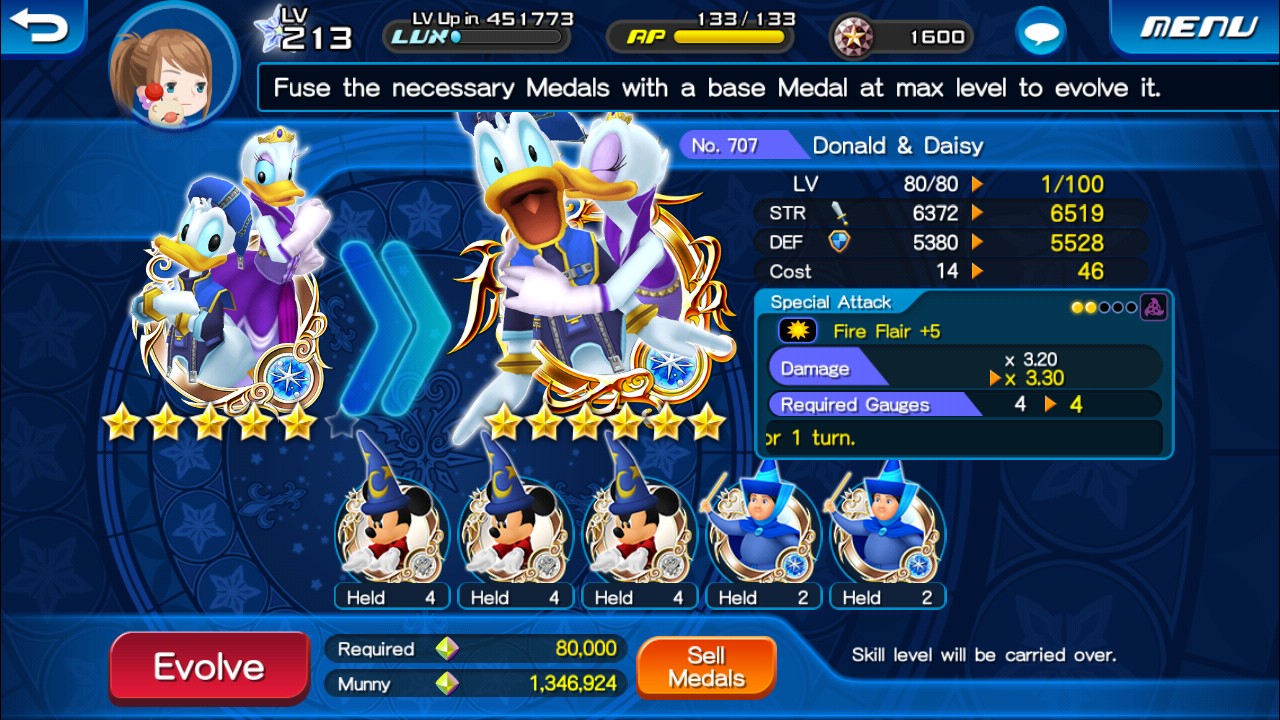Open the MENU
1280x720 pixels.
click(x=1198, y=27)
